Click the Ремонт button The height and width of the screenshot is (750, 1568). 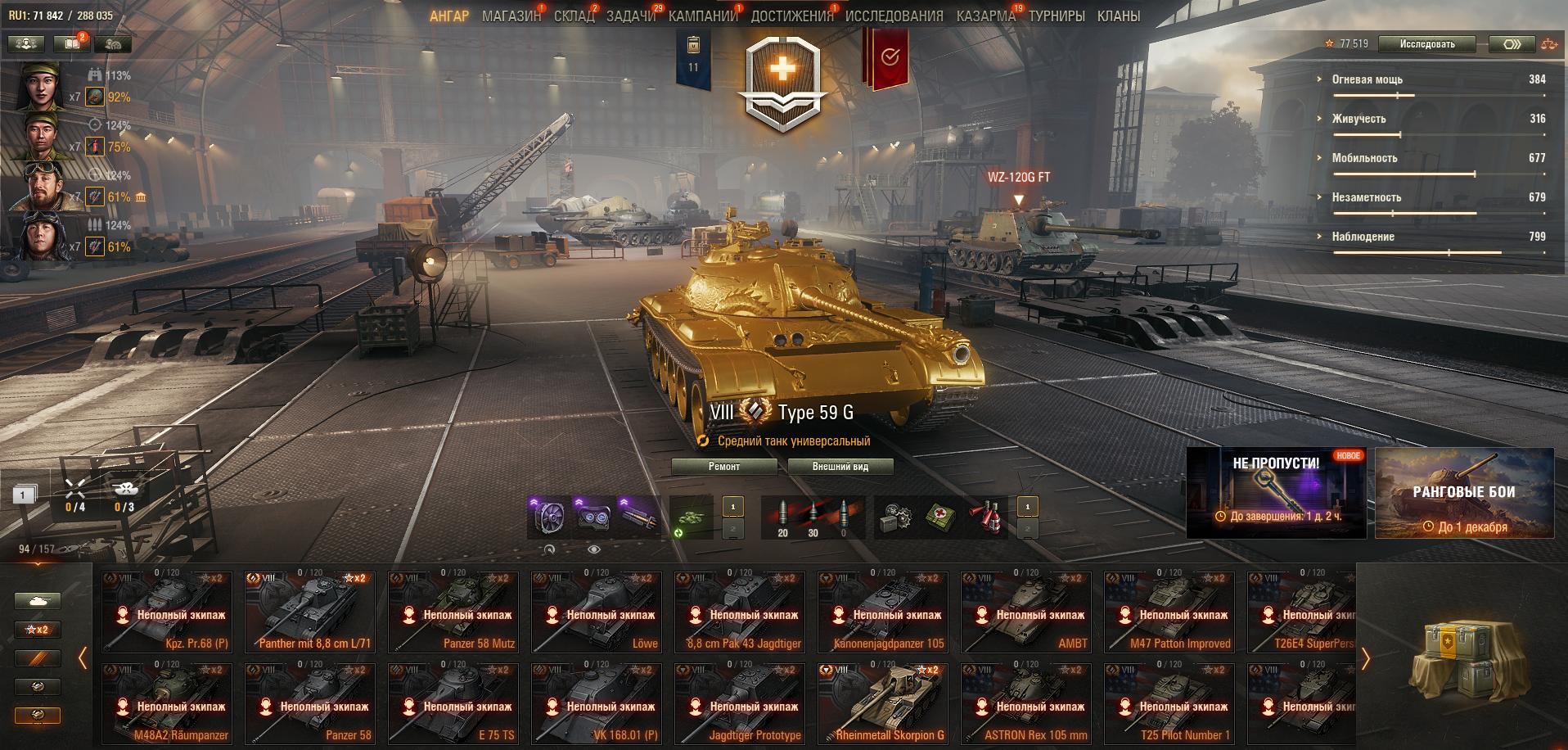point(723,467)
